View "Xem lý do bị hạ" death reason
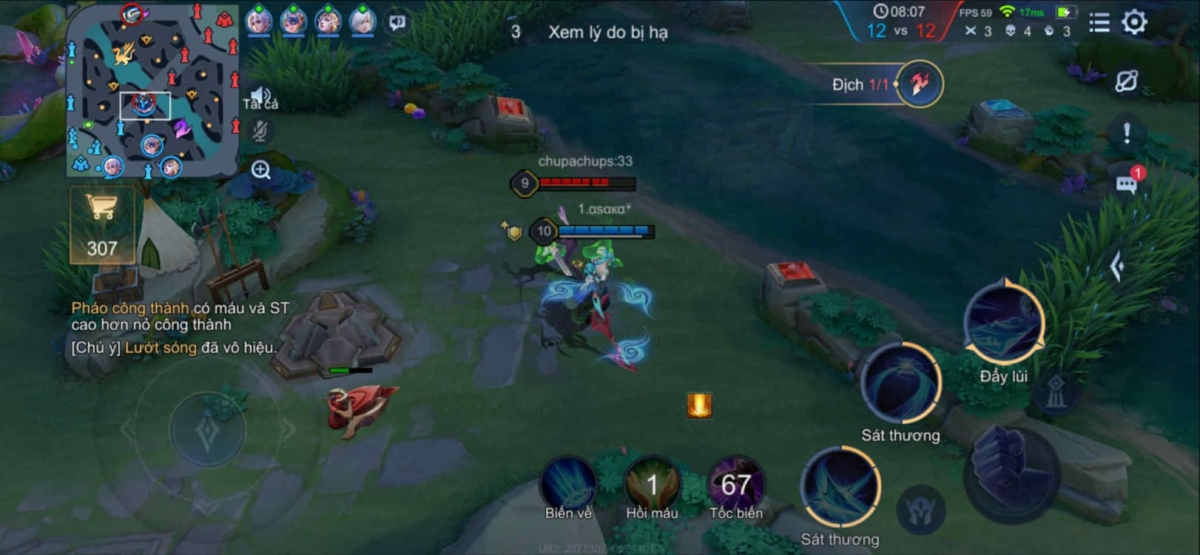 [607, 32]
